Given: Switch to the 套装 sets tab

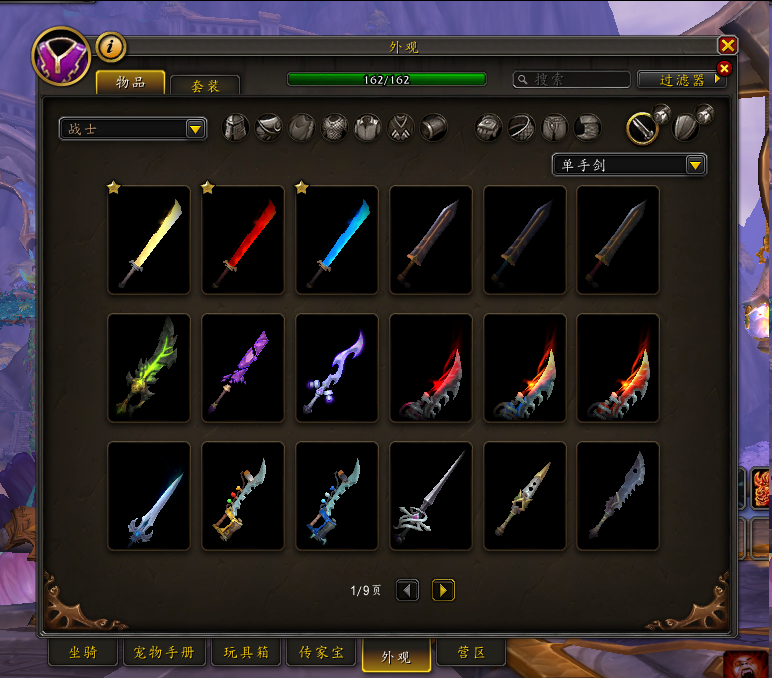Looking at the screenshot, I should tap(204, 86).
